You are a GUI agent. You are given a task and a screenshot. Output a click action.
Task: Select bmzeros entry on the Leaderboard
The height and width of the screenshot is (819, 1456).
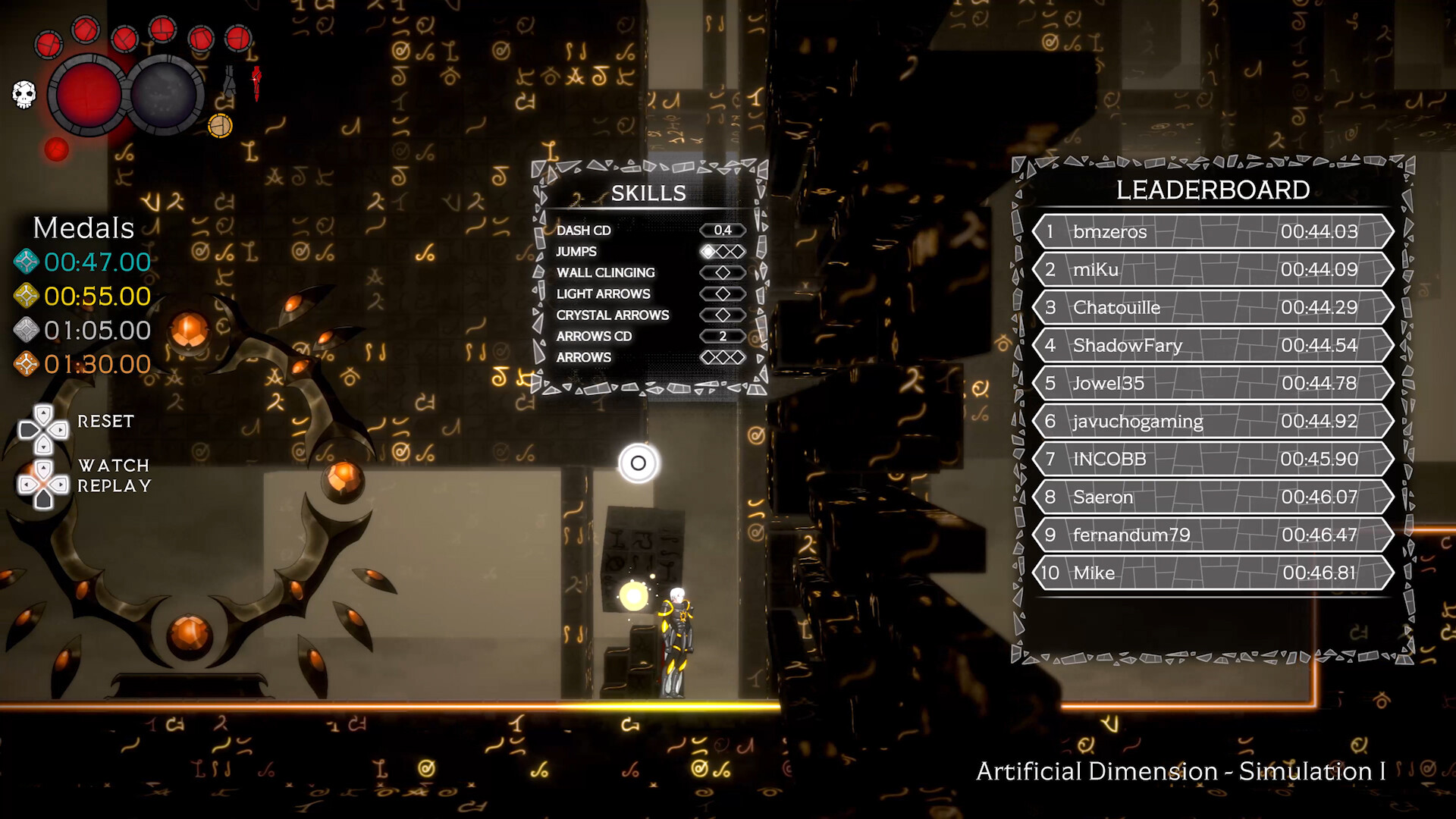tap(1212, 232)
